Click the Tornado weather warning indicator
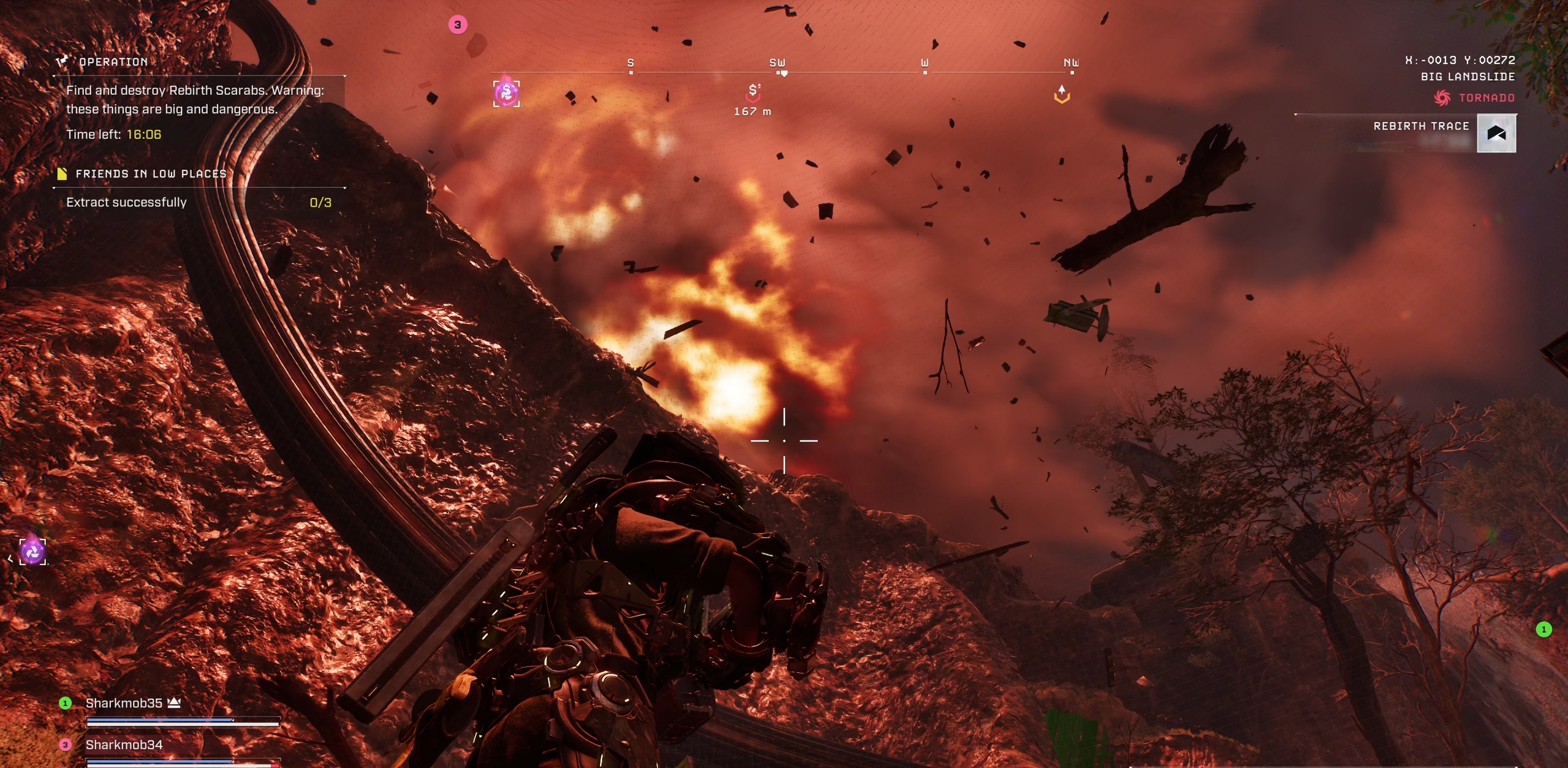Viewport: 1568px width, 768px height. click(x=1475, y=97)
